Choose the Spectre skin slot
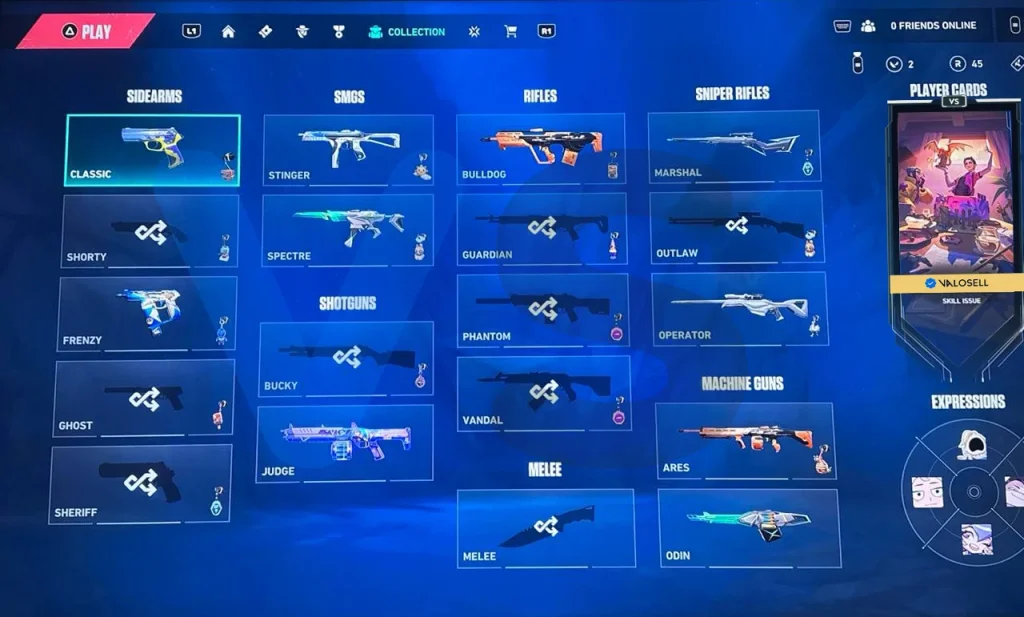 tap(348, 231)
